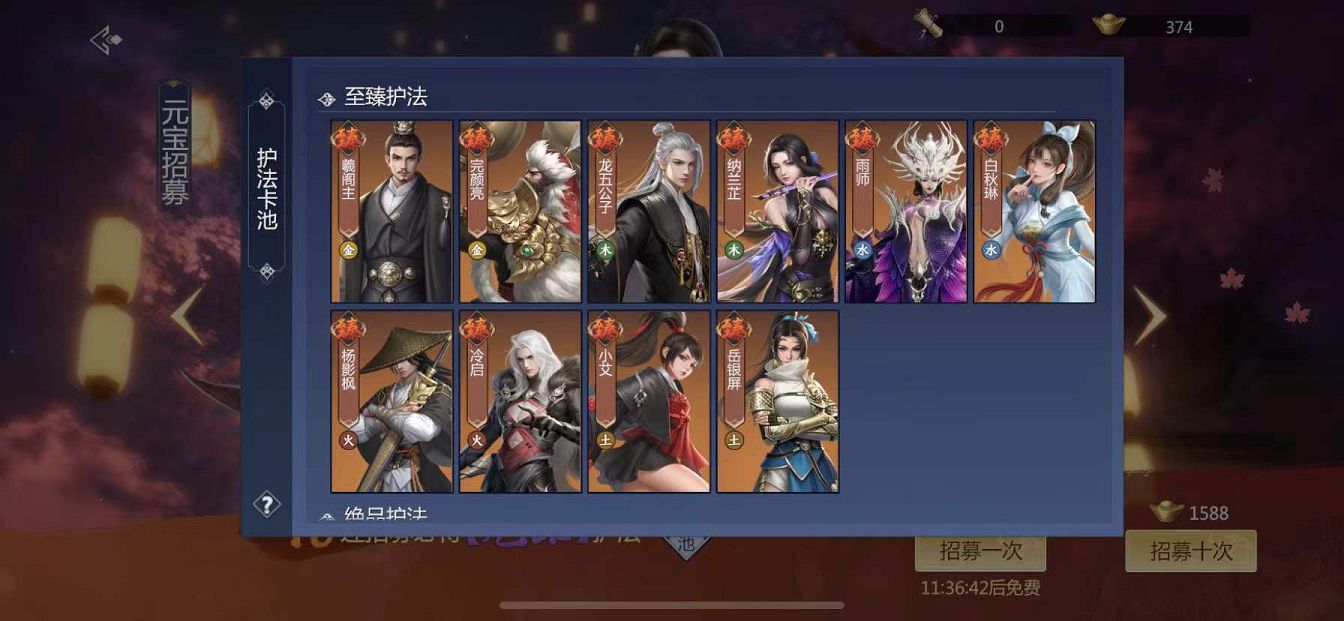Select the 羲阁主 guardian card
This screenshot has width=1344, height=621.
click(x=392, y=212)
